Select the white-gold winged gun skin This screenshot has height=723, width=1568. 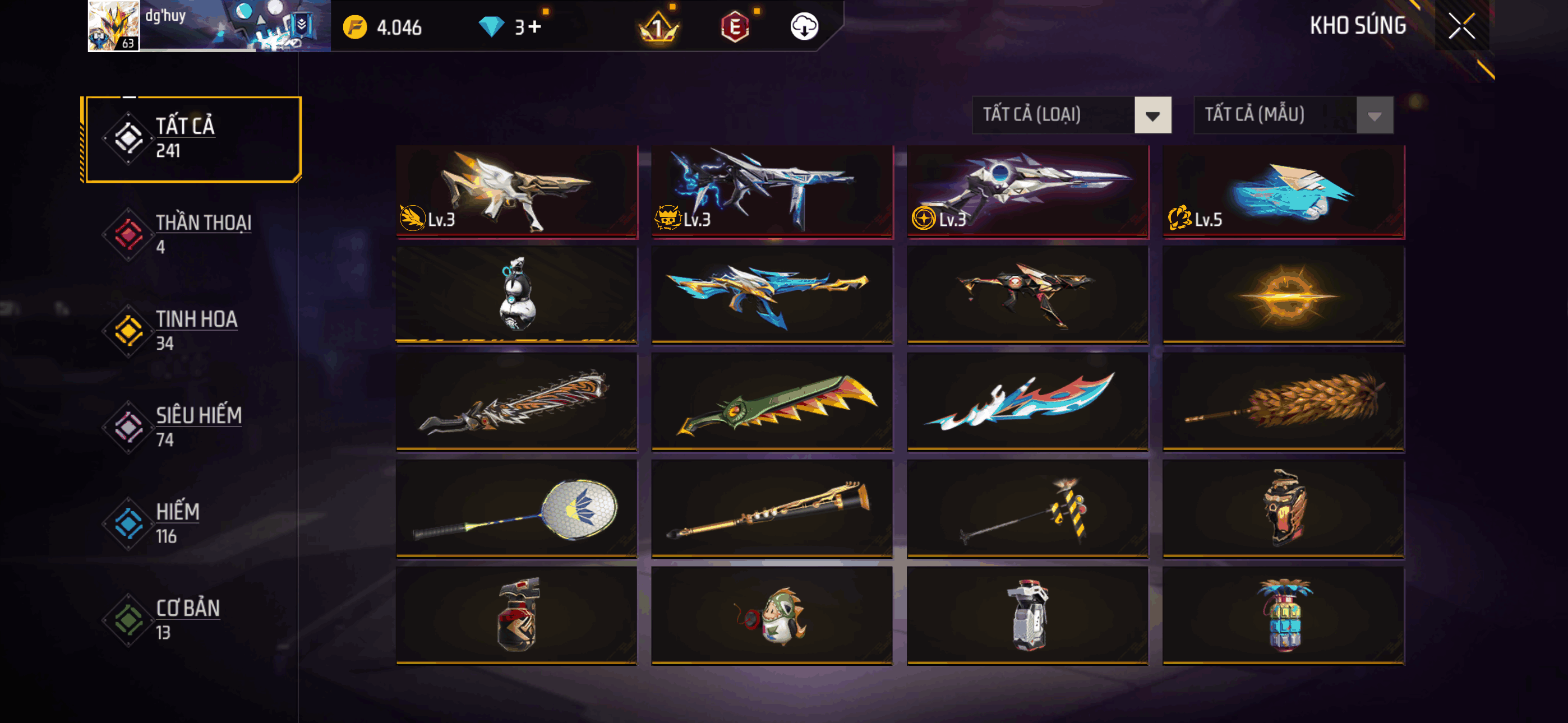[x=516, y=191]
